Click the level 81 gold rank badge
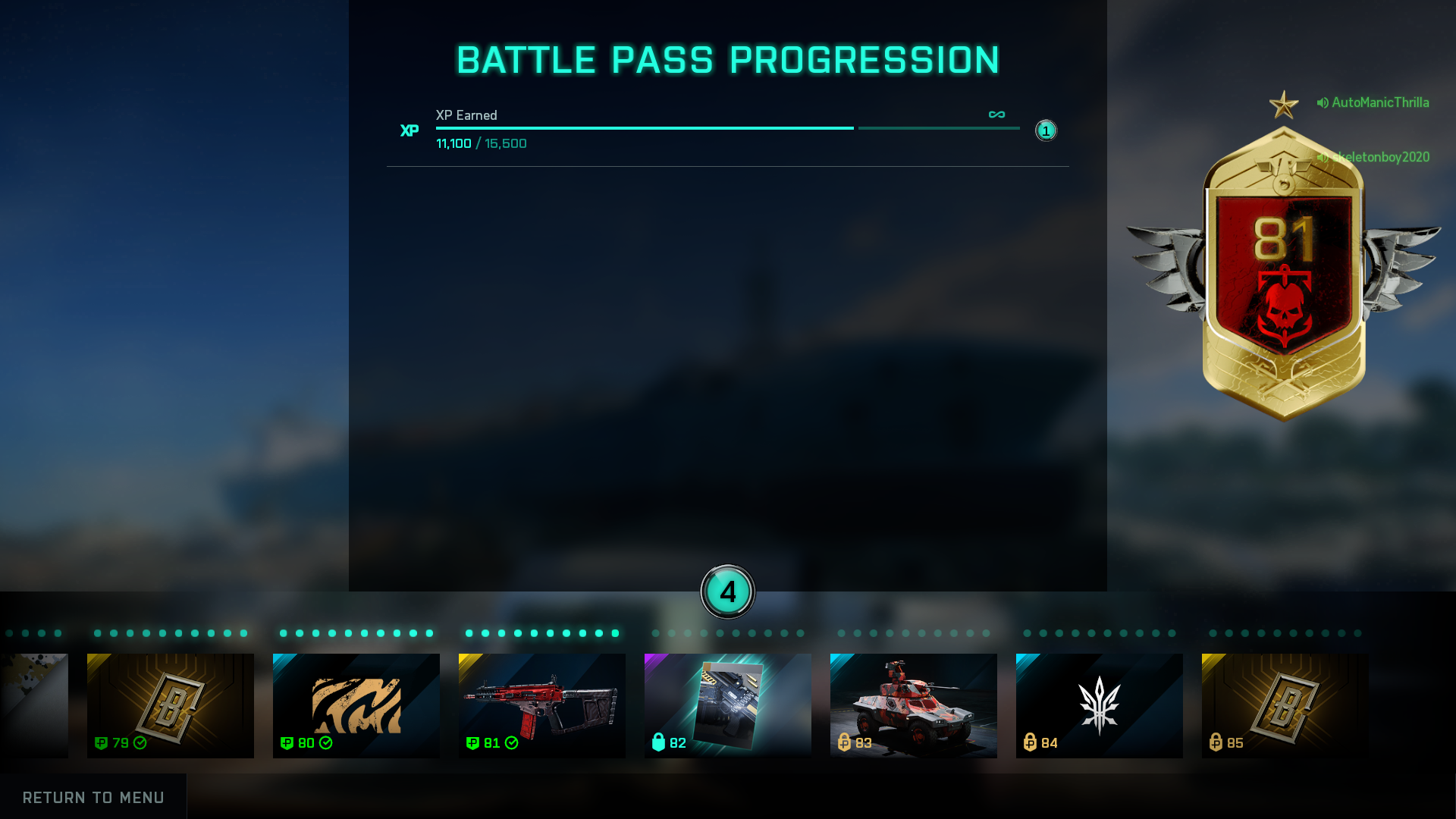Screen dimensions: 1456x819 tap(1284, 273)
